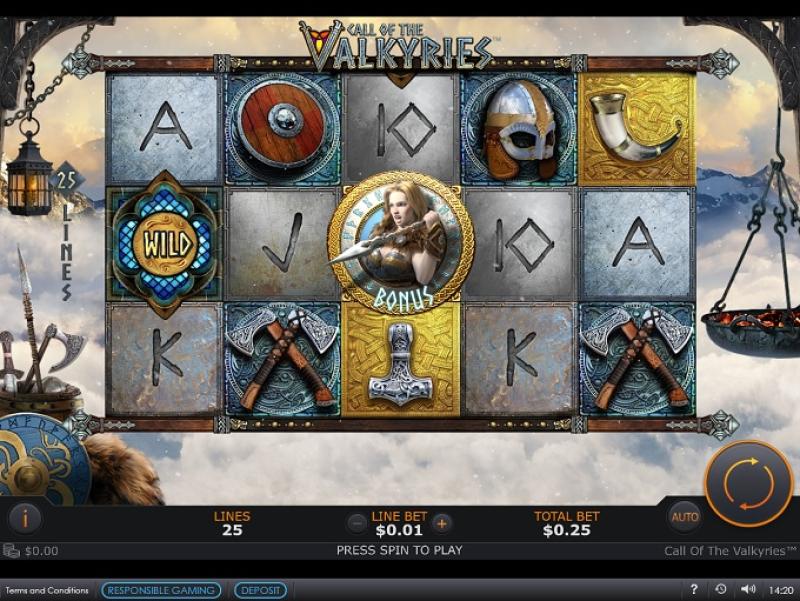
Task: Open the Responsible Gaming page
Action: (161, 590)
